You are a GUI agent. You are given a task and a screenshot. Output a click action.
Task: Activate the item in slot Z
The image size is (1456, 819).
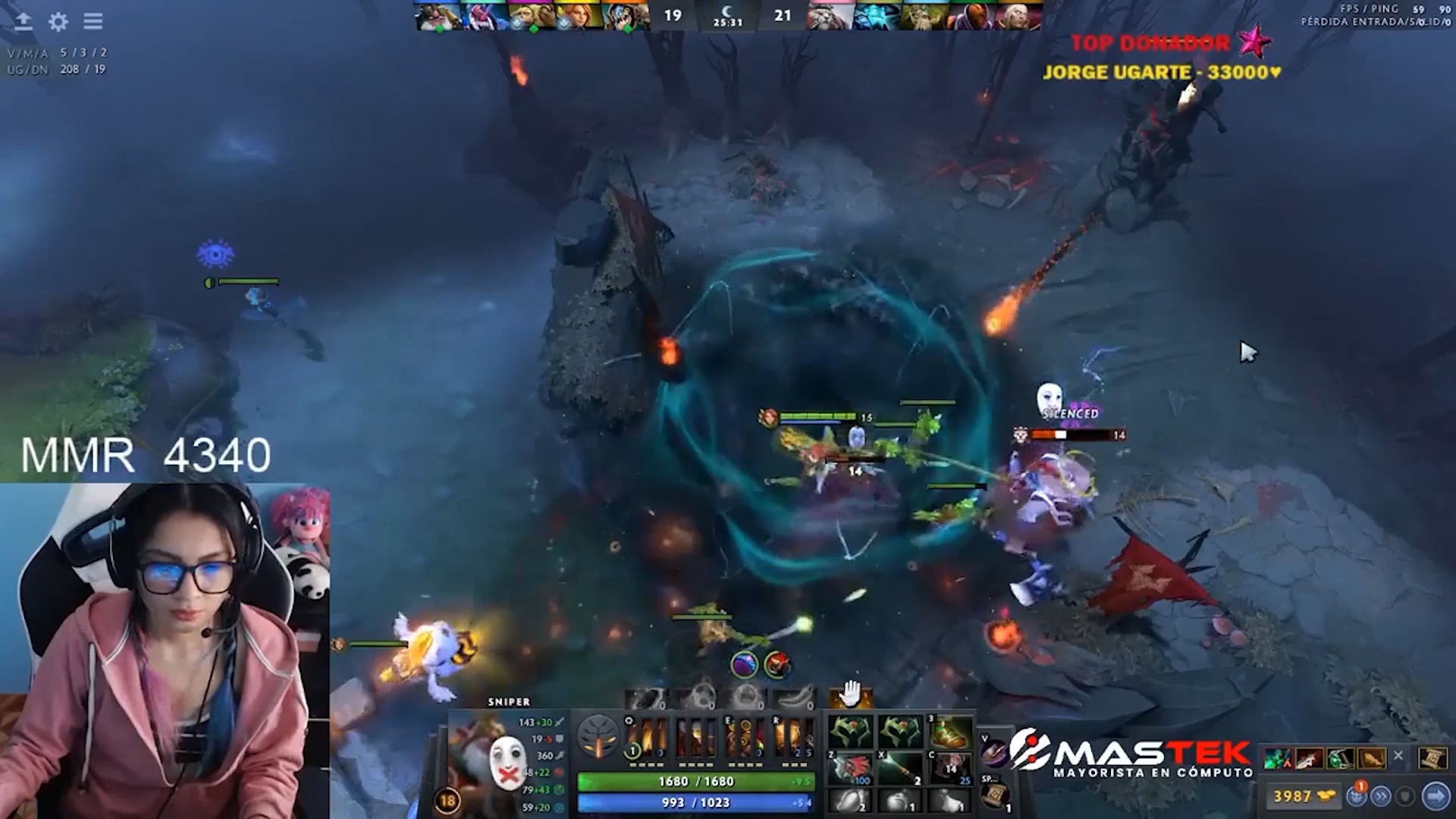point(851,768)
